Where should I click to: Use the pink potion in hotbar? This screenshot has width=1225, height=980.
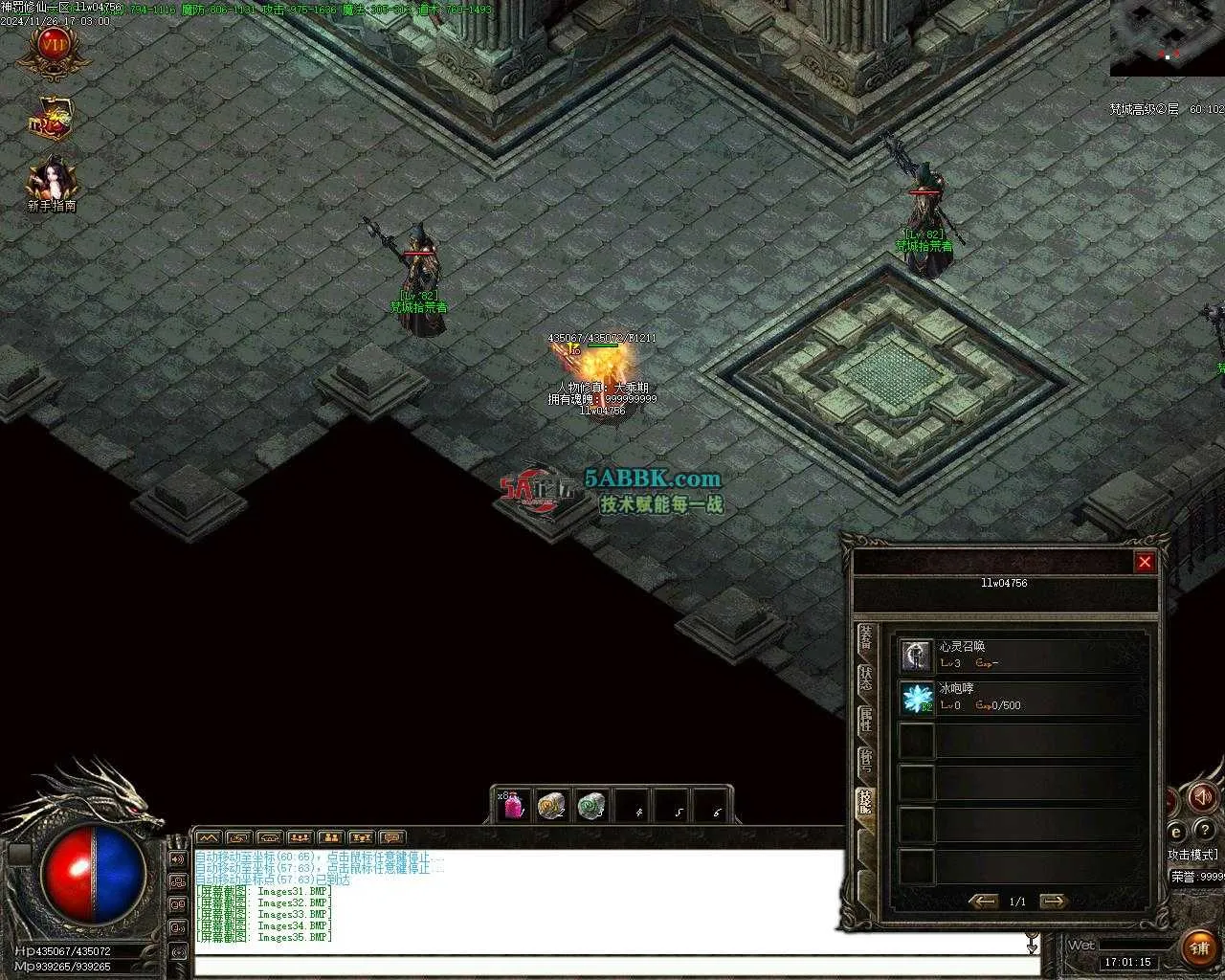click(514, 806)
